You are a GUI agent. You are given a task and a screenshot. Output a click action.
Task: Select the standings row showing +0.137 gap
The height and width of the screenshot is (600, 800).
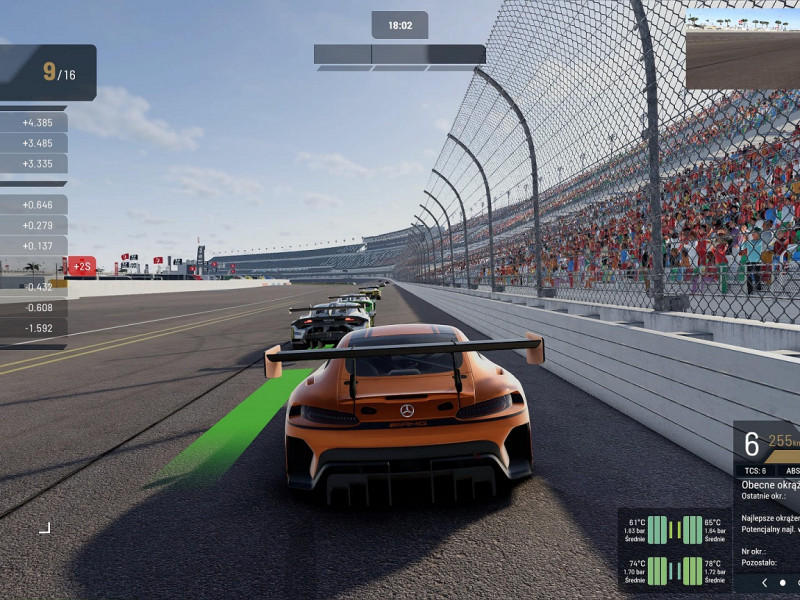coord(34,246)
